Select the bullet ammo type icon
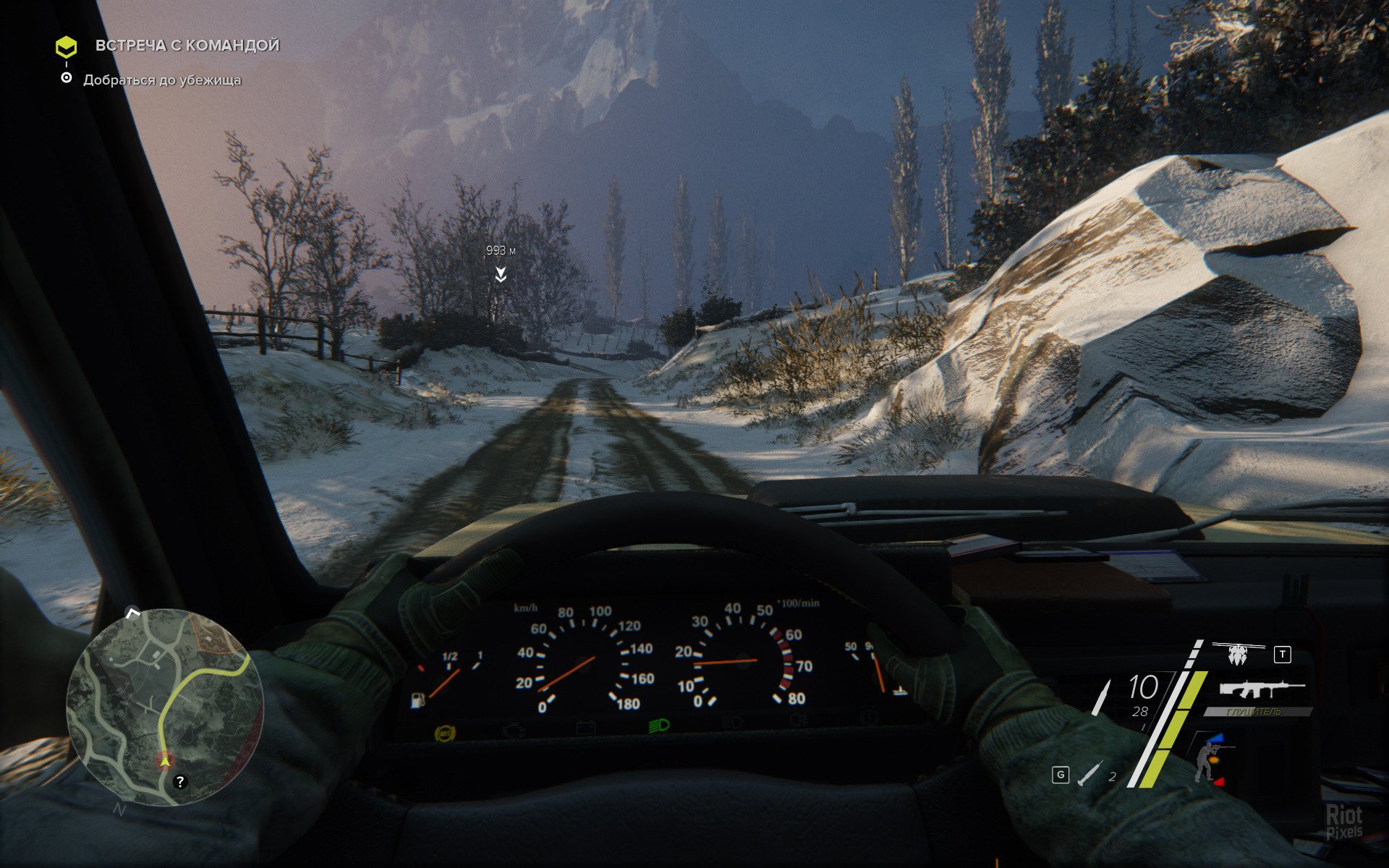Image resolution: width=1389 pixels, height=868 pixels. click(1102, 697)
